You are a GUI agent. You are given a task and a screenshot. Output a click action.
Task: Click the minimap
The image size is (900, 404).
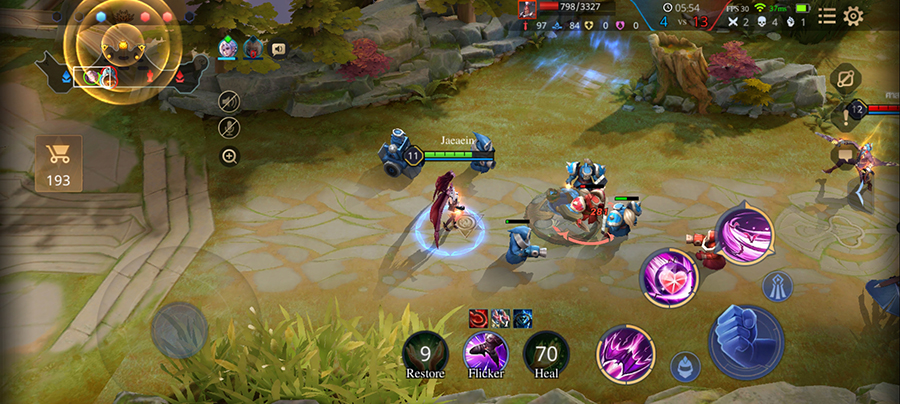(x=122, y=48)
